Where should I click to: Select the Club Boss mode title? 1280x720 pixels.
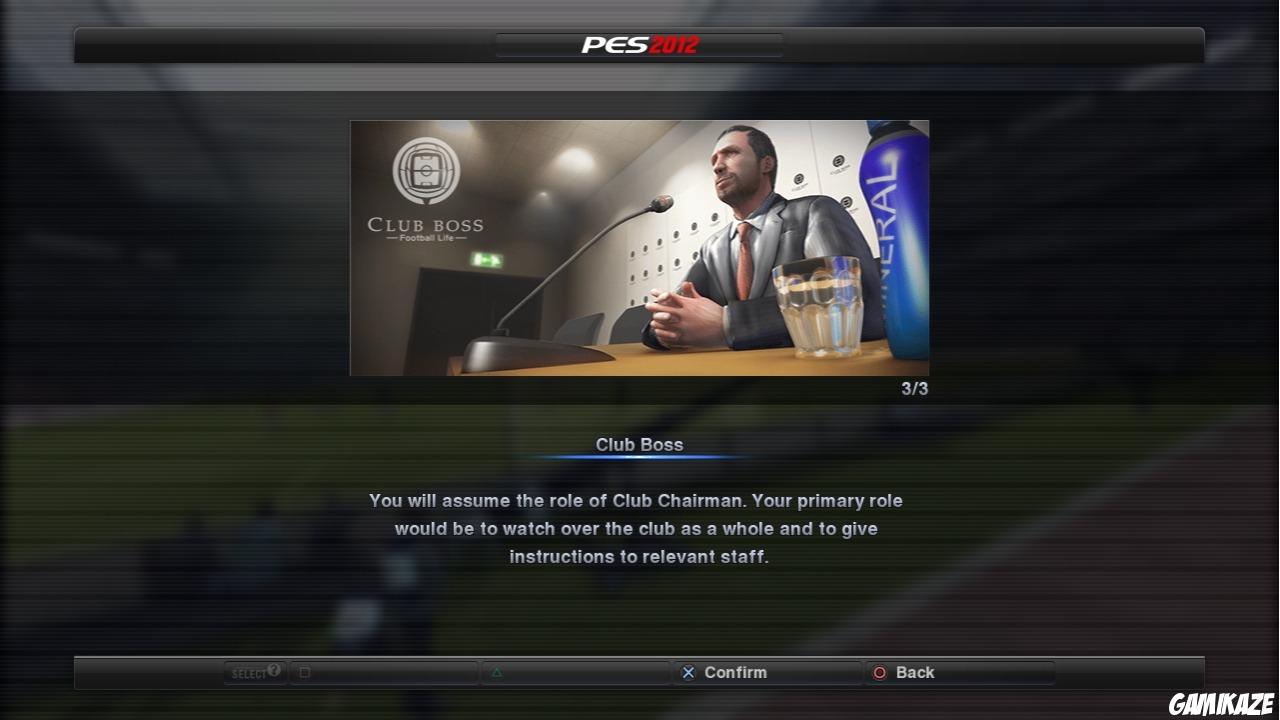coord(639,444)
